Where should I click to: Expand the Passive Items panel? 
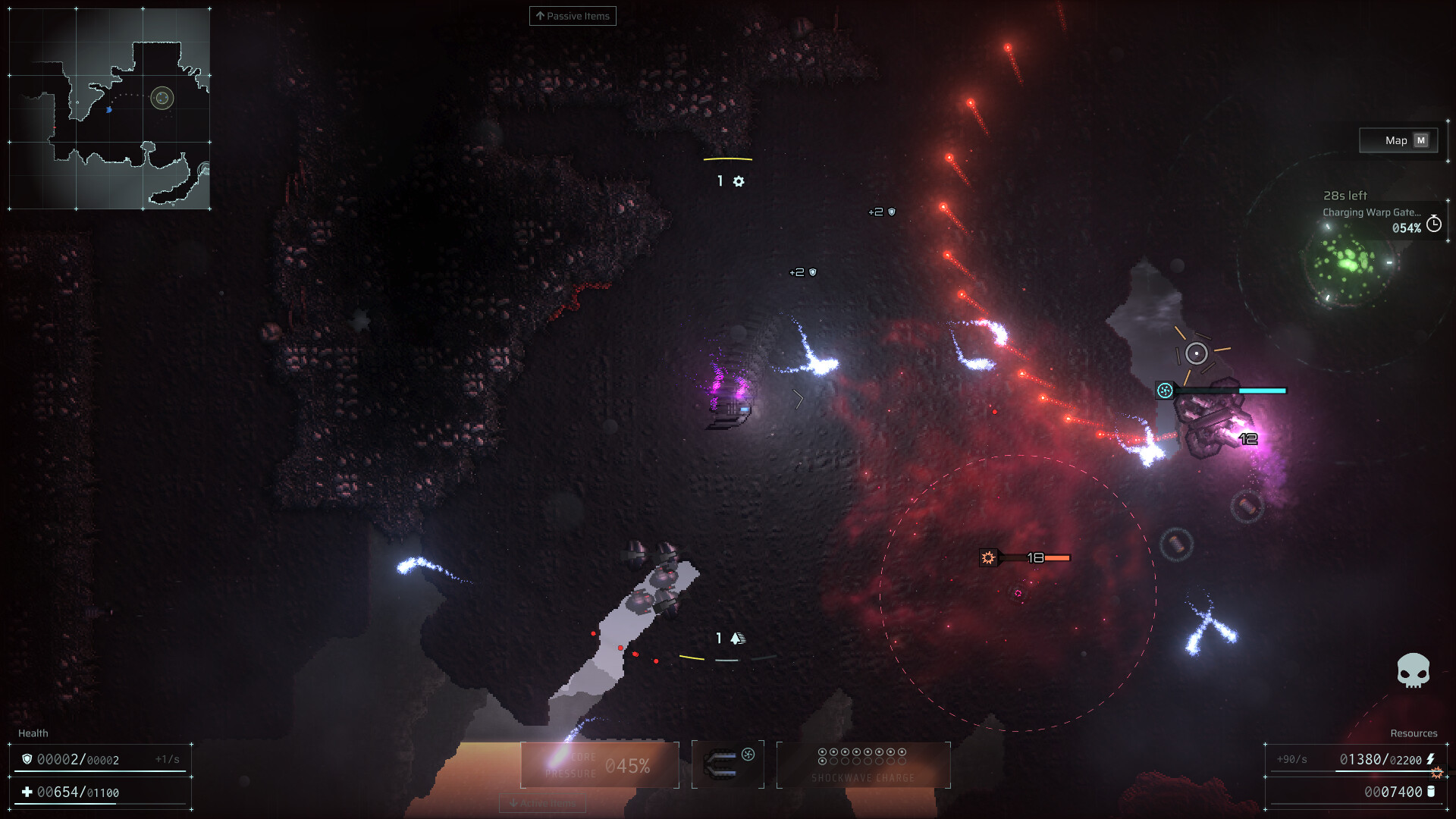pos(573,16)
